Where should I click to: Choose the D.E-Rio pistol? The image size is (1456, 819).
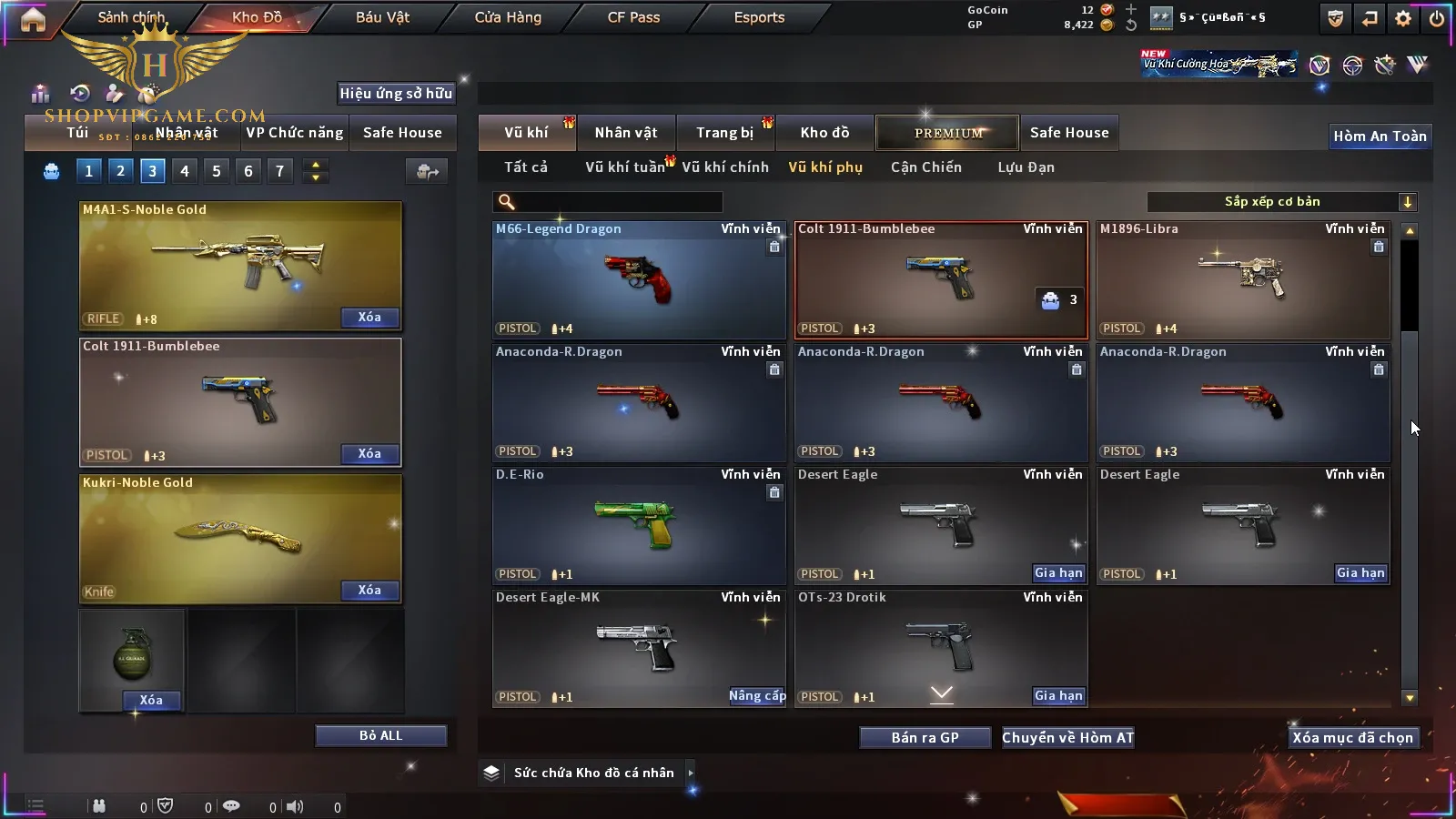pyautogui.click(x=638, y=525)
